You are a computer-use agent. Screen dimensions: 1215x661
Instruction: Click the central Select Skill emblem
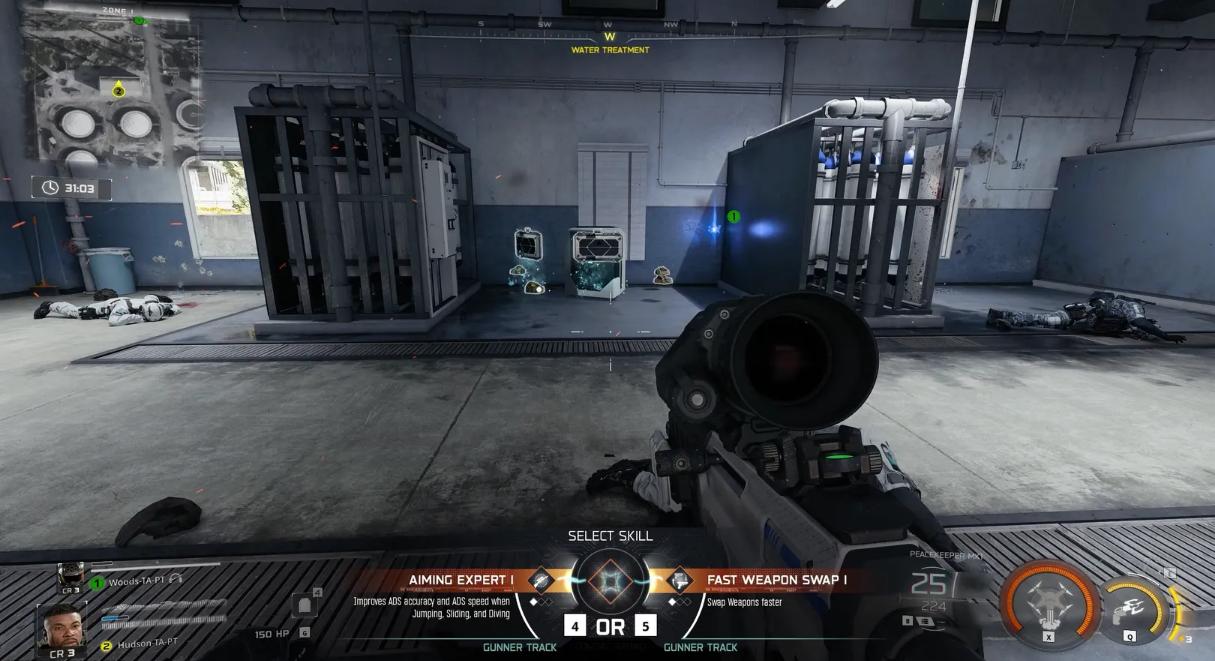coord(609,581)
